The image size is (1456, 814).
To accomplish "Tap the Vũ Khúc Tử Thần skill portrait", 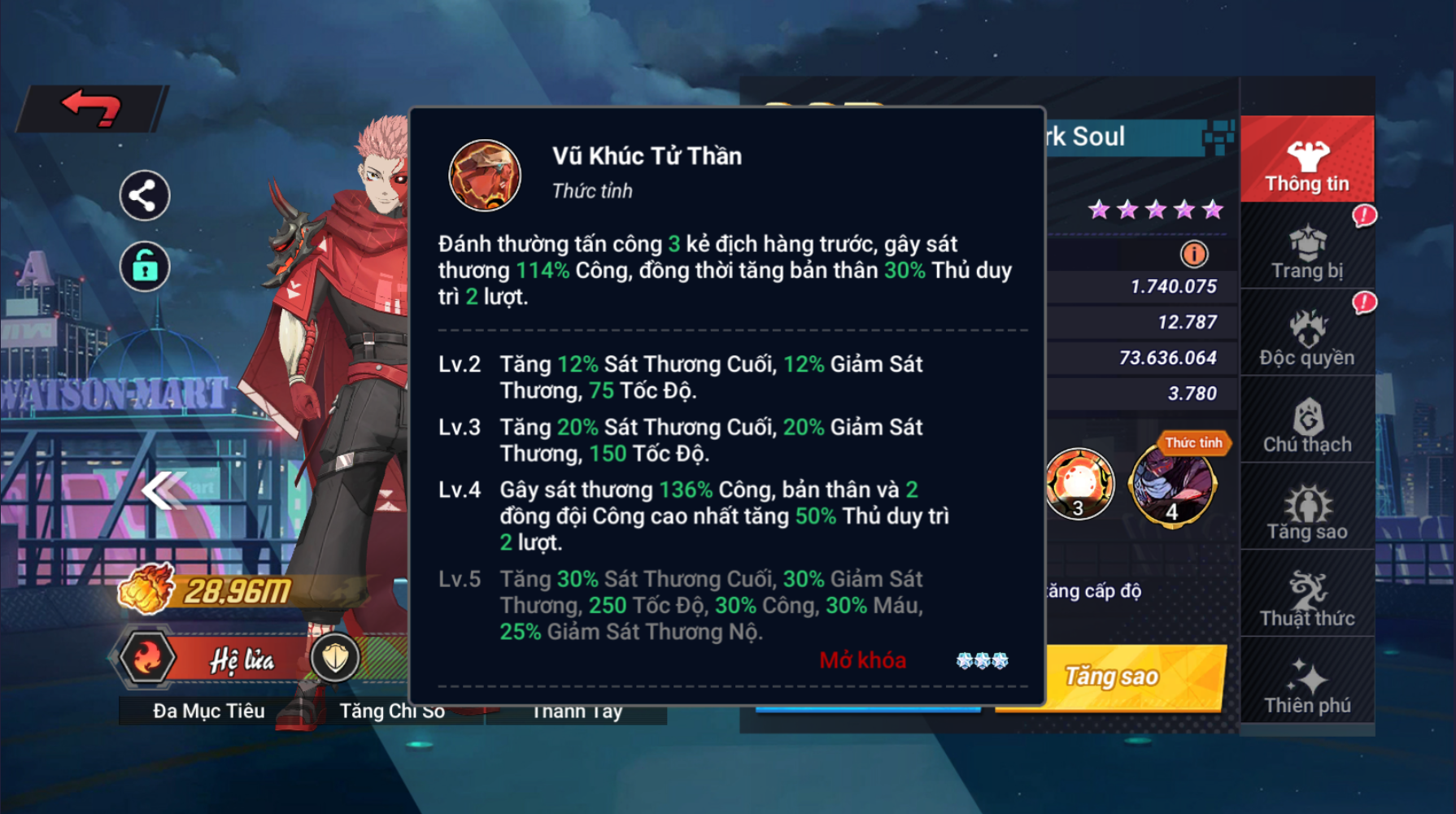I will (485, 176).
